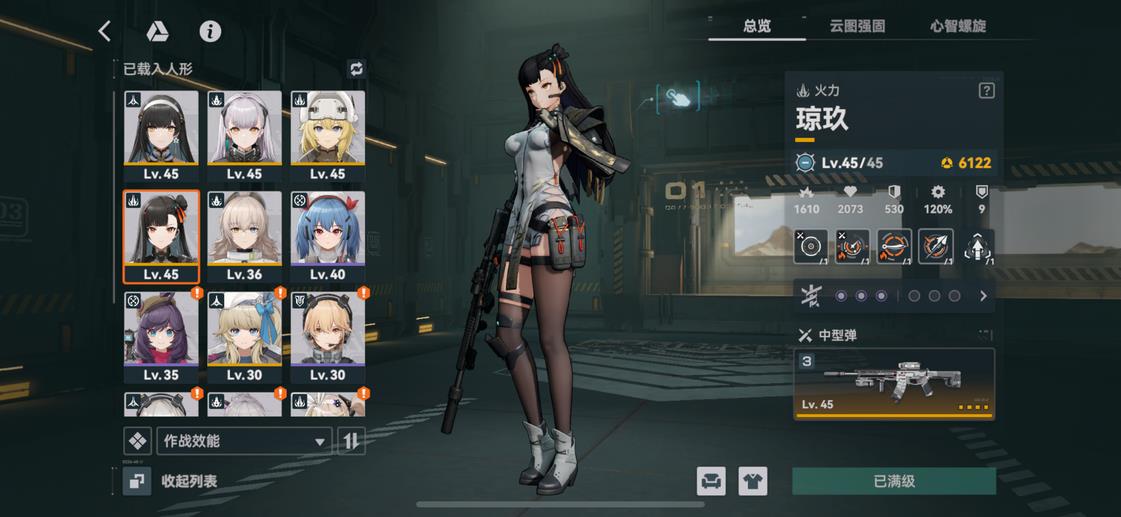Open the info icon at top left

point(210,31)
